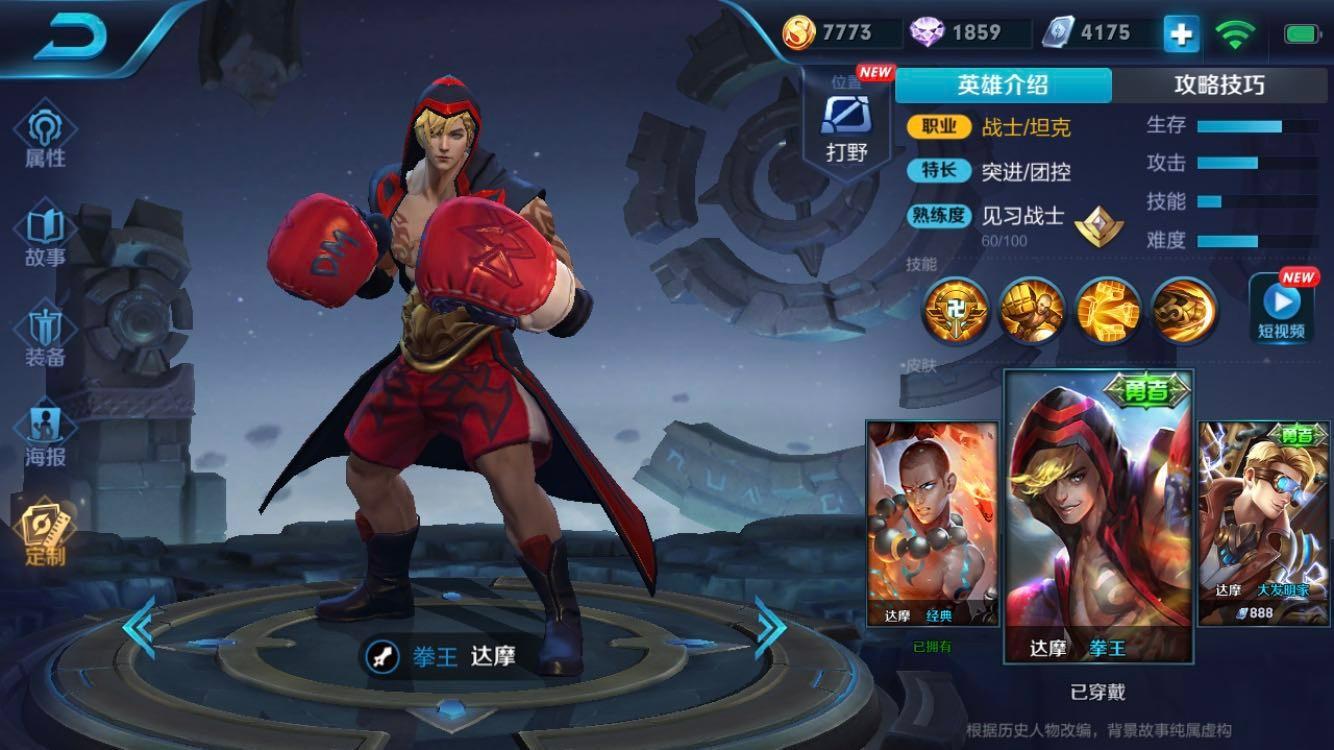This screenshot has height=750, width=1334.
Task: Open the 定制 customization section
Action: pos(45,535)
